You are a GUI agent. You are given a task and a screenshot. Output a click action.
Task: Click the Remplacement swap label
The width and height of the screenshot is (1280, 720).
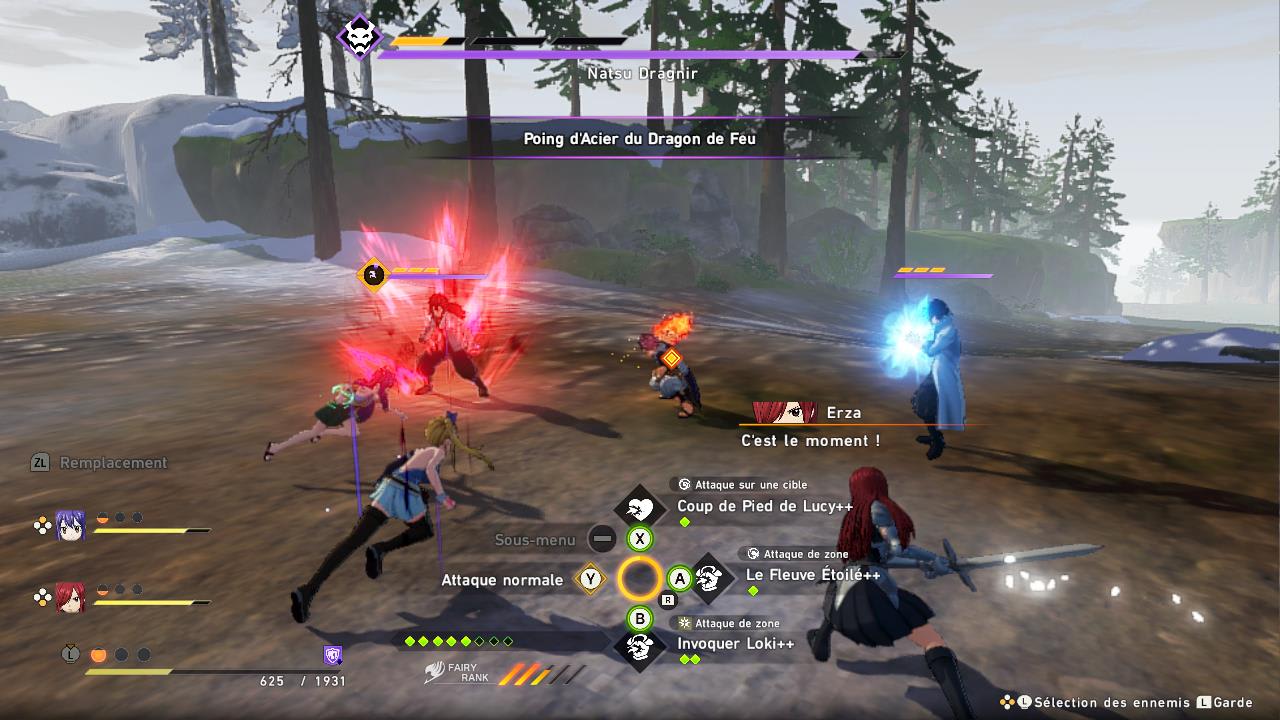[x=113, y=463]
